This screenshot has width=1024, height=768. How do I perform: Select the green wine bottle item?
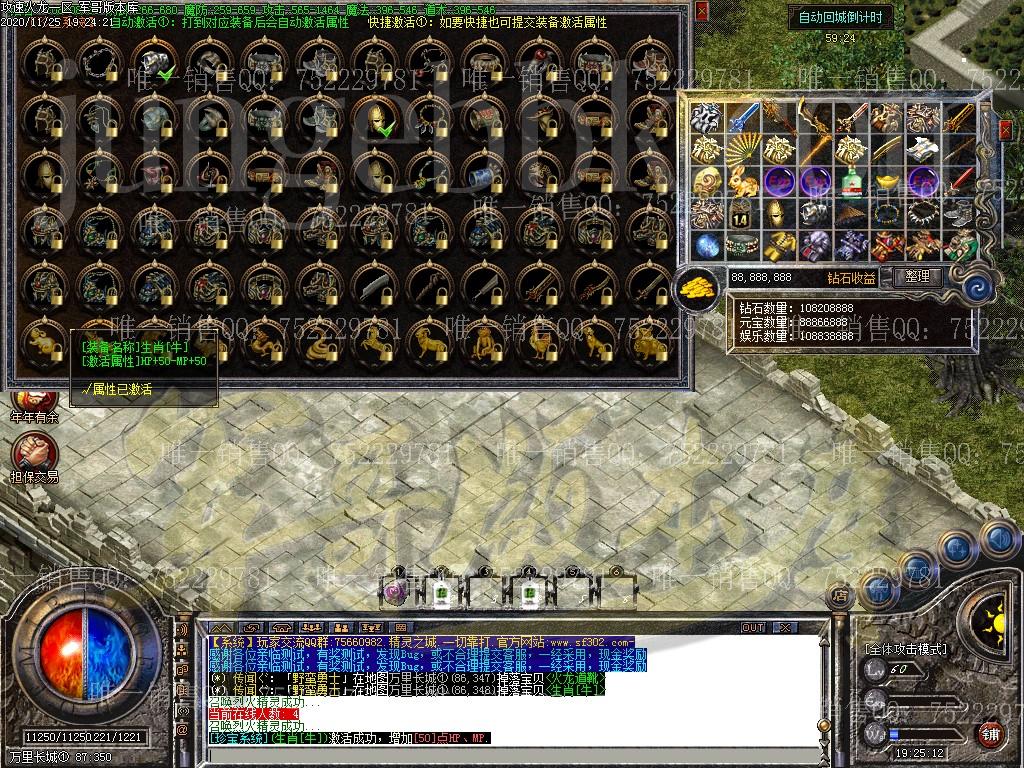click(x=850, y=183)
